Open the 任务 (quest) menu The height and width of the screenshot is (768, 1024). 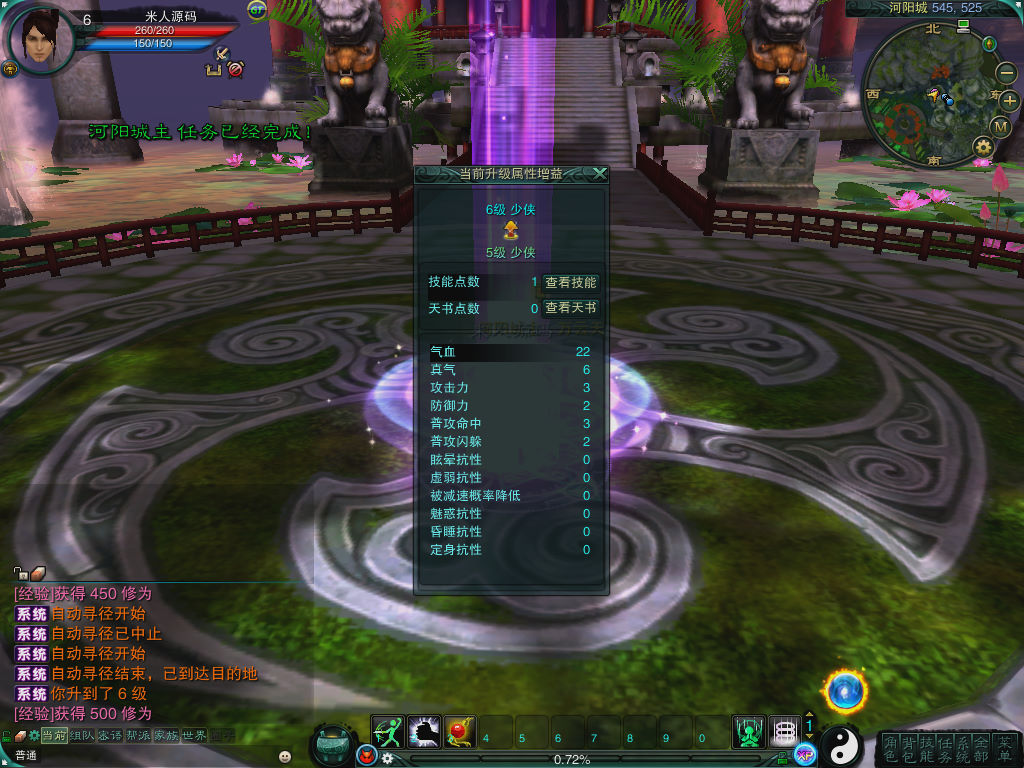tap(944, 749)
